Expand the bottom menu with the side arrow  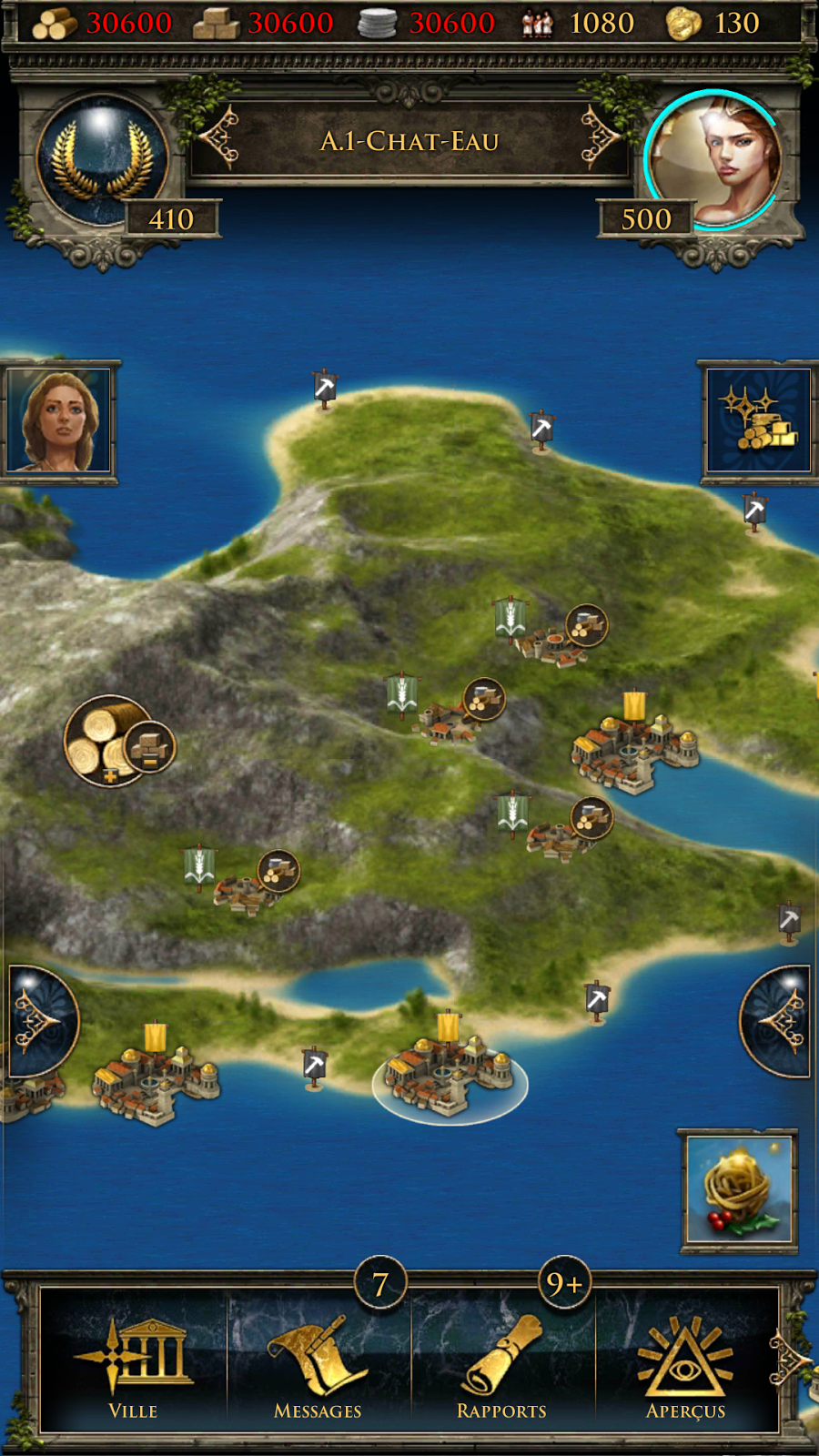coord(790,1361)
